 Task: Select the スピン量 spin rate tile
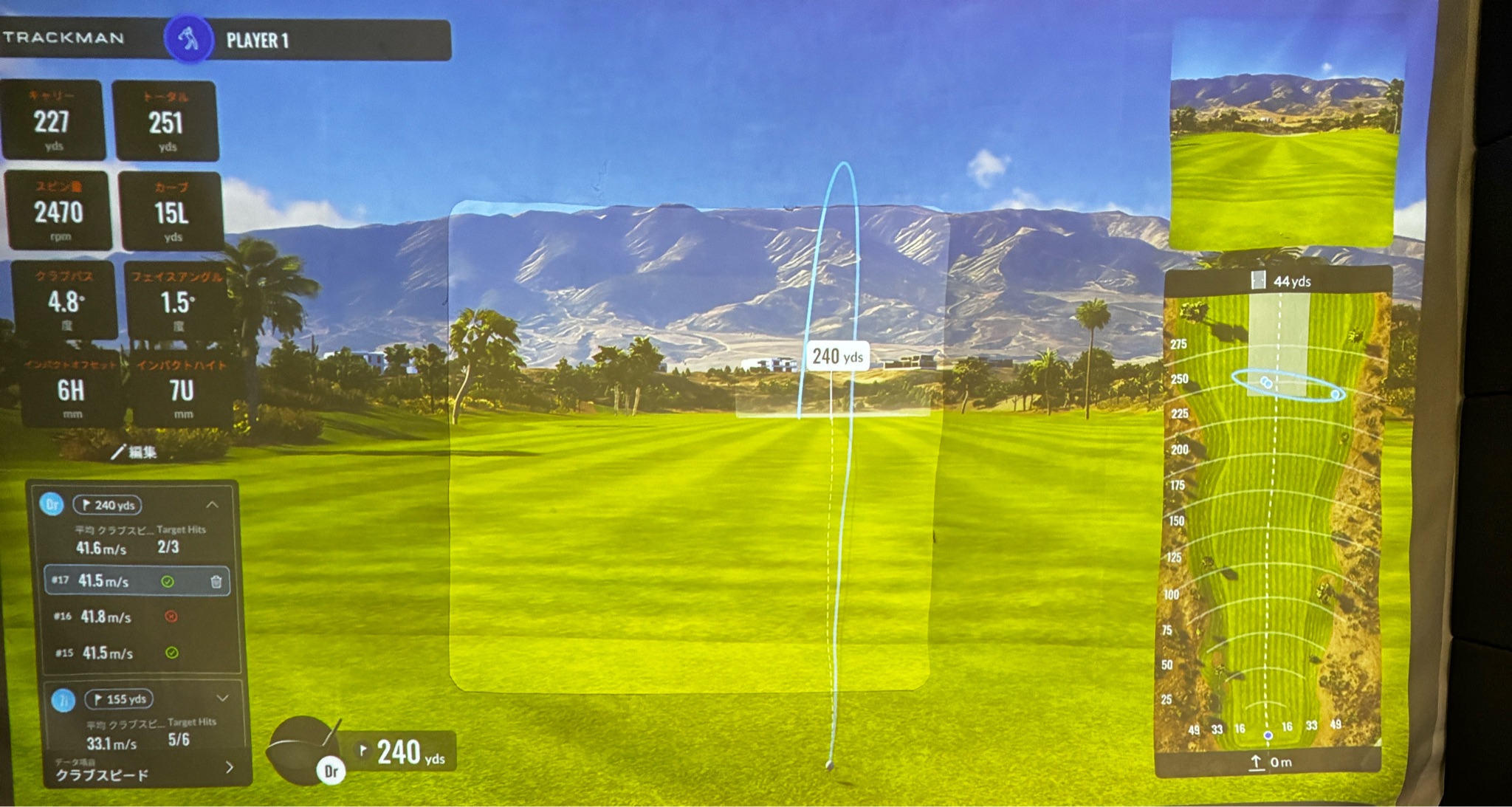pyautogui.click(x=59, y=212)
